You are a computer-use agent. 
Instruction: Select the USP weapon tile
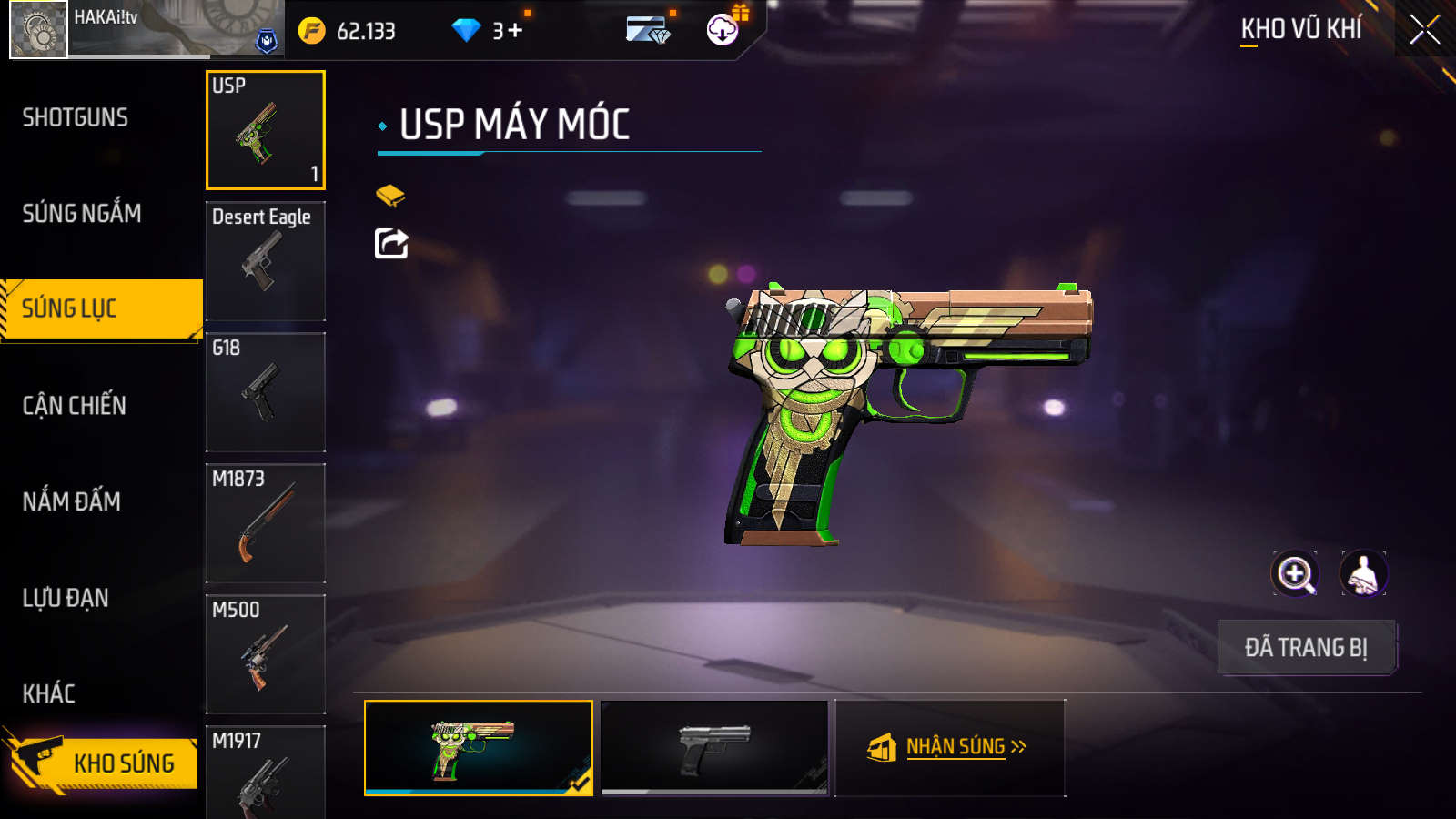266,130
